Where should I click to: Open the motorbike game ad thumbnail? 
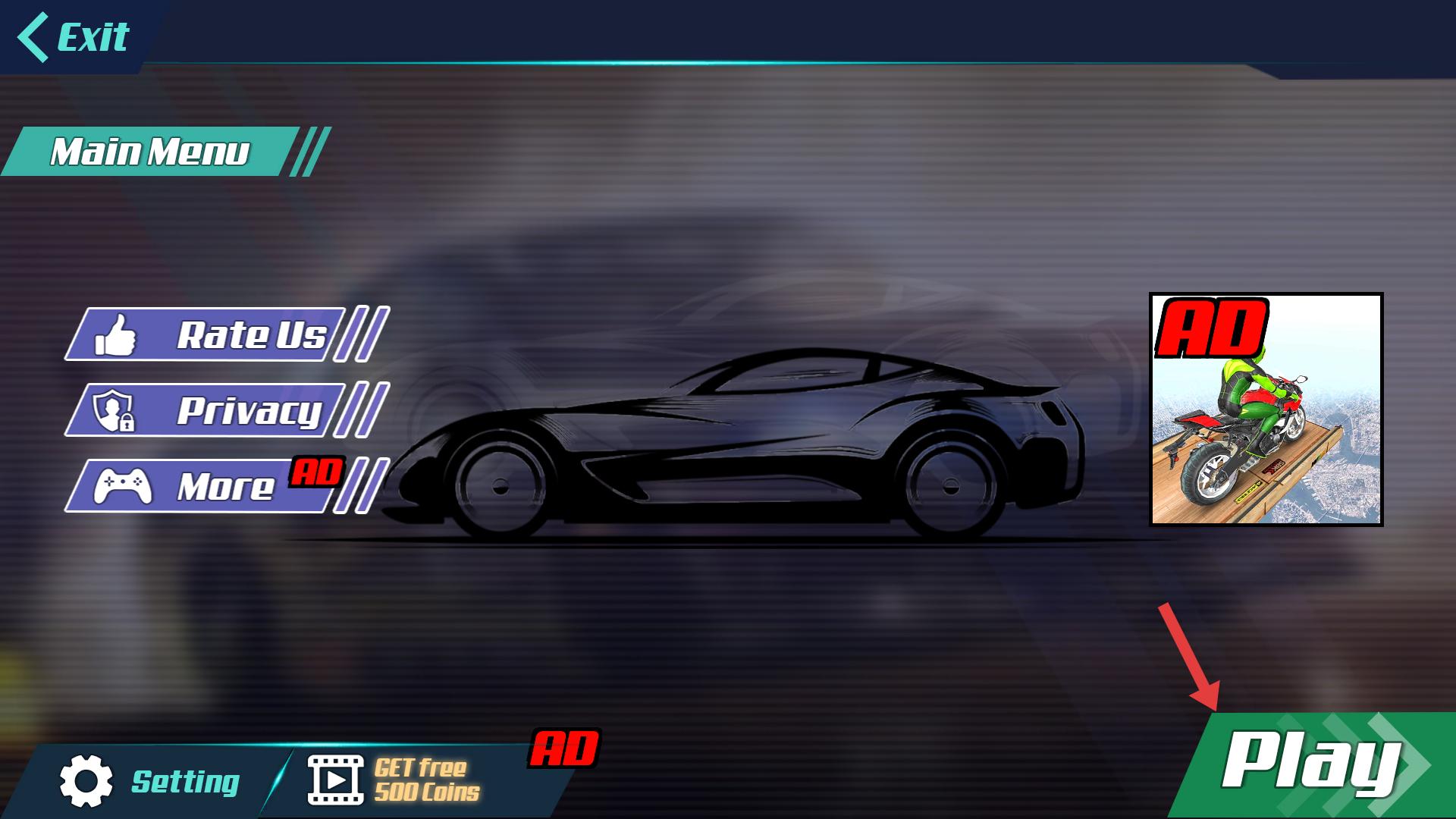point(1266,409)
